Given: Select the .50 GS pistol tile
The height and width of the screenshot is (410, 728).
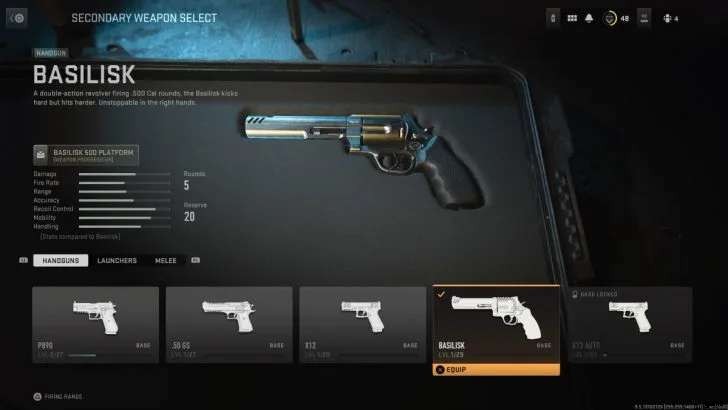Looking at the screenshot, I should 229,321.
